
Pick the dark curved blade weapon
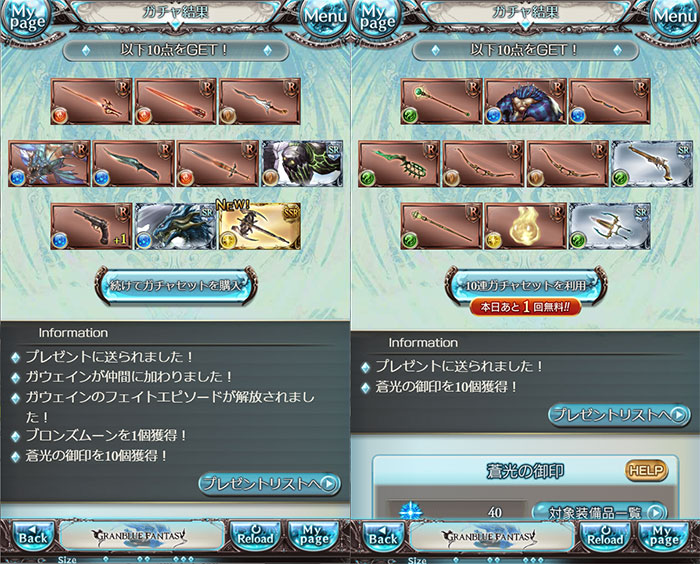pyautogui.click(x=133, y=163)
